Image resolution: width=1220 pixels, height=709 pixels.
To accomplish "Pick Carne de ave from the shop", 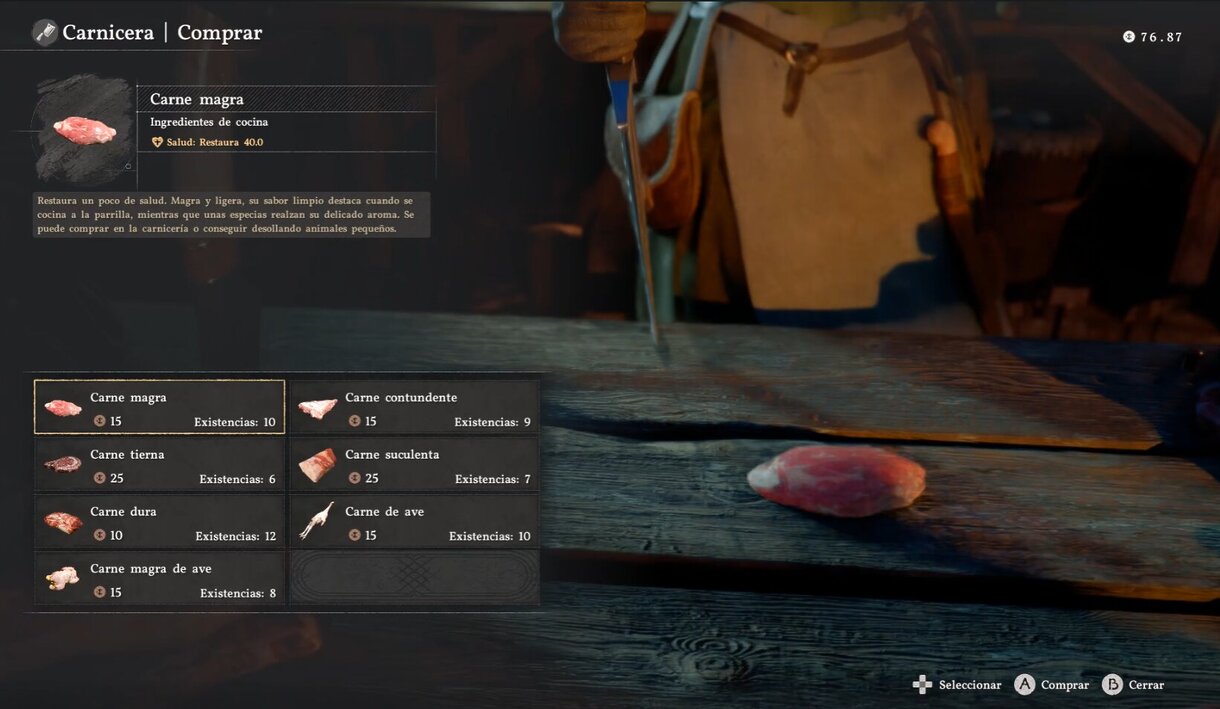I will (x=414, y=522).
